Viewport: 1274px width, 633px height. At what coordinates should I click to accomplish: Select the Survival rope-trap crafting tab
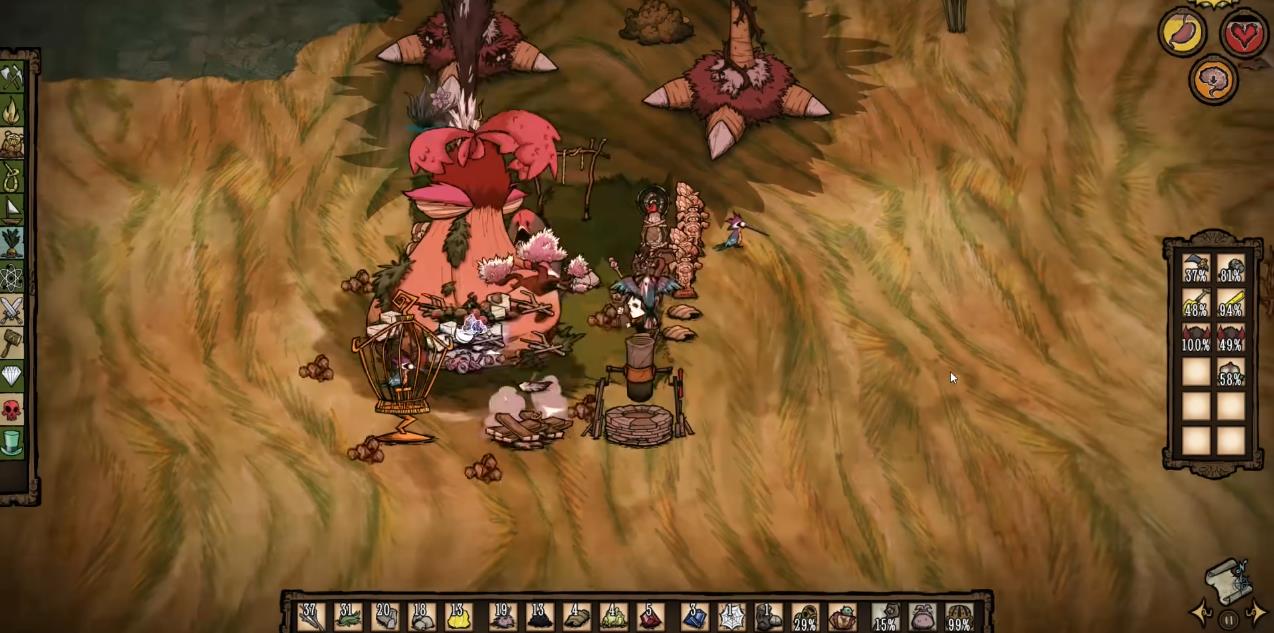pyautogui.click(x=12, y=178)
